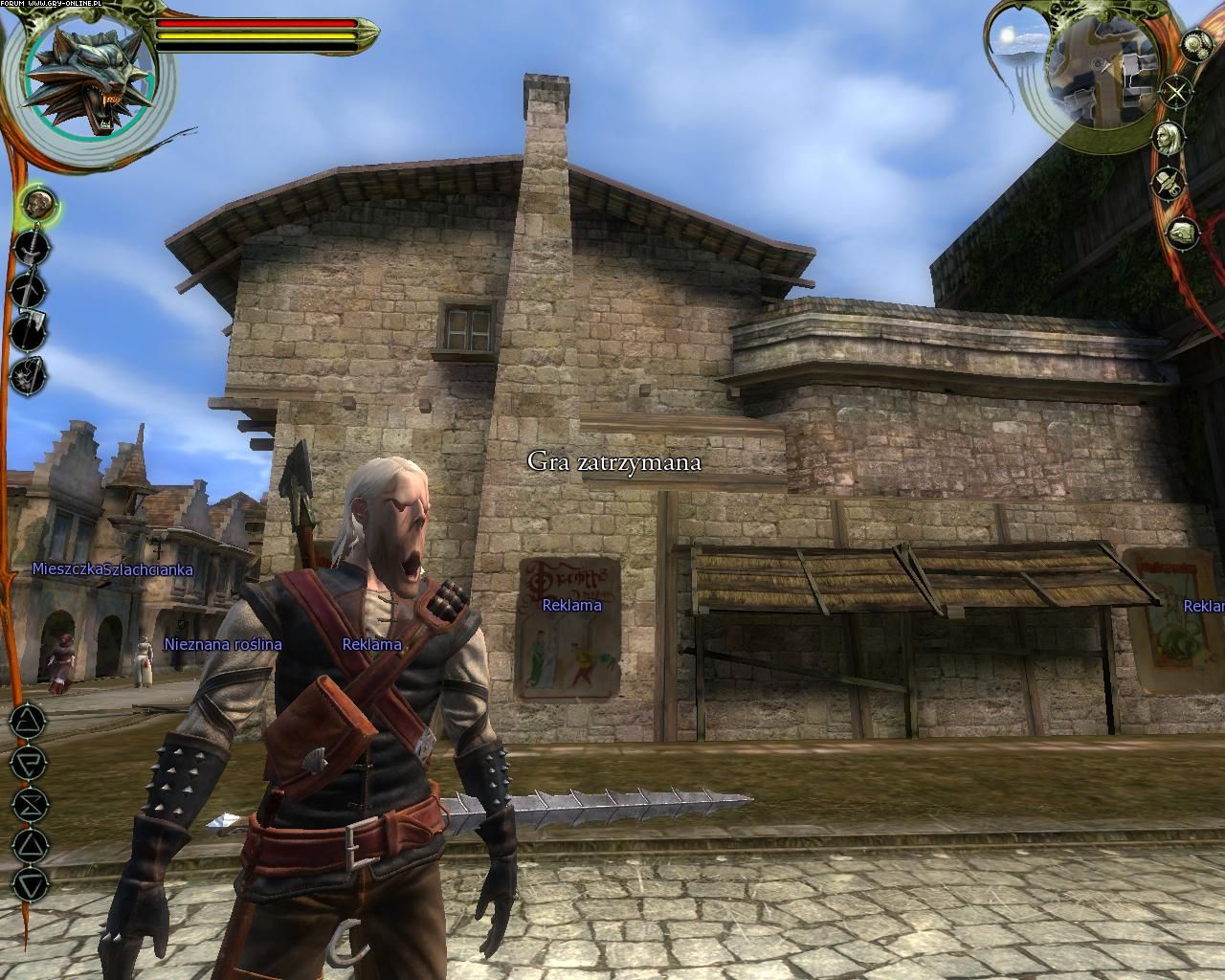The image size is (1225, 980).
Task: Show the map via the scroll icon
Action: point(1183,232)
